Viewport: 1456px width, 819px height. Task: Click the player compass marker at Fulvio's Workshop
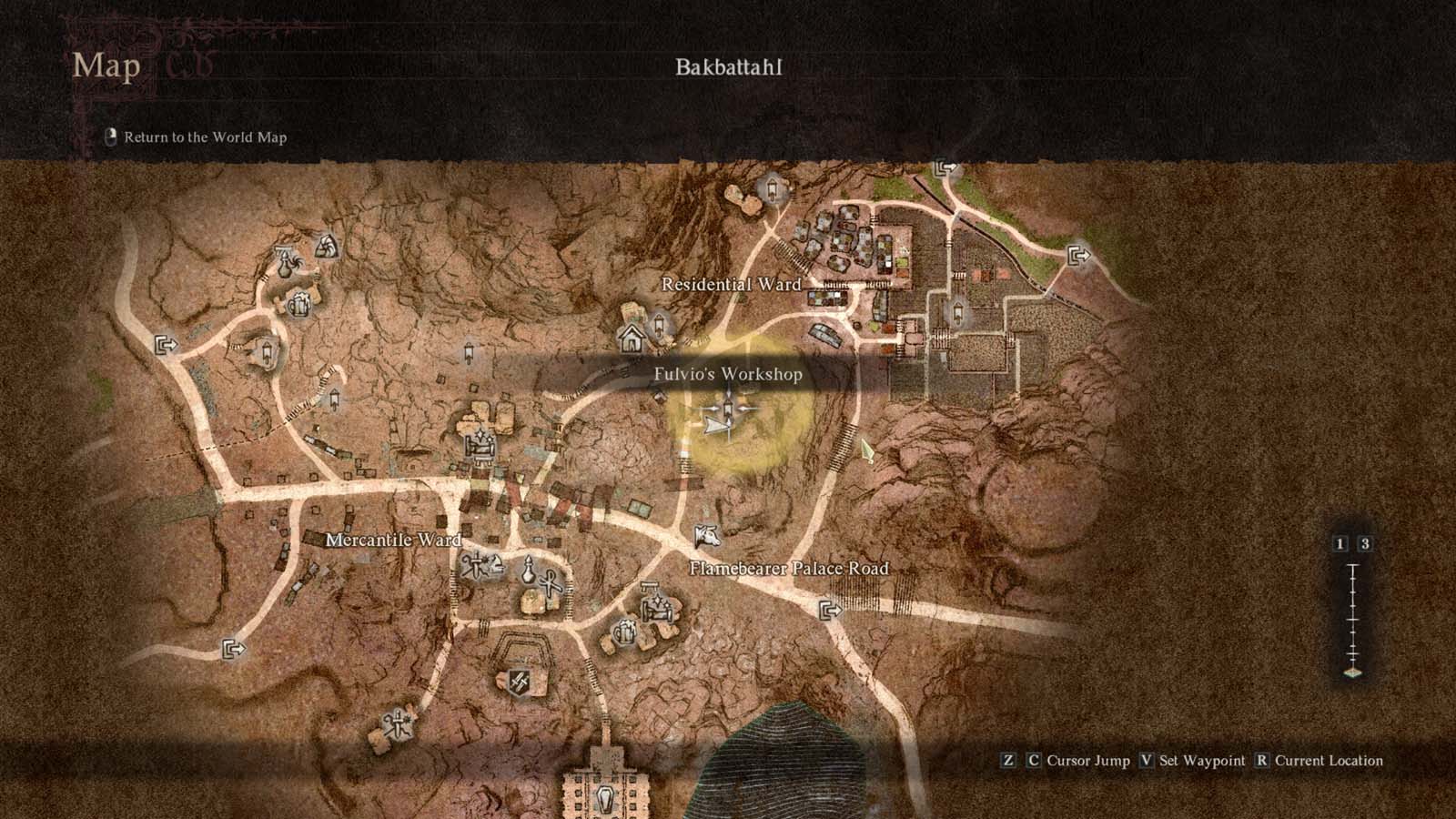tap(729, 409)
